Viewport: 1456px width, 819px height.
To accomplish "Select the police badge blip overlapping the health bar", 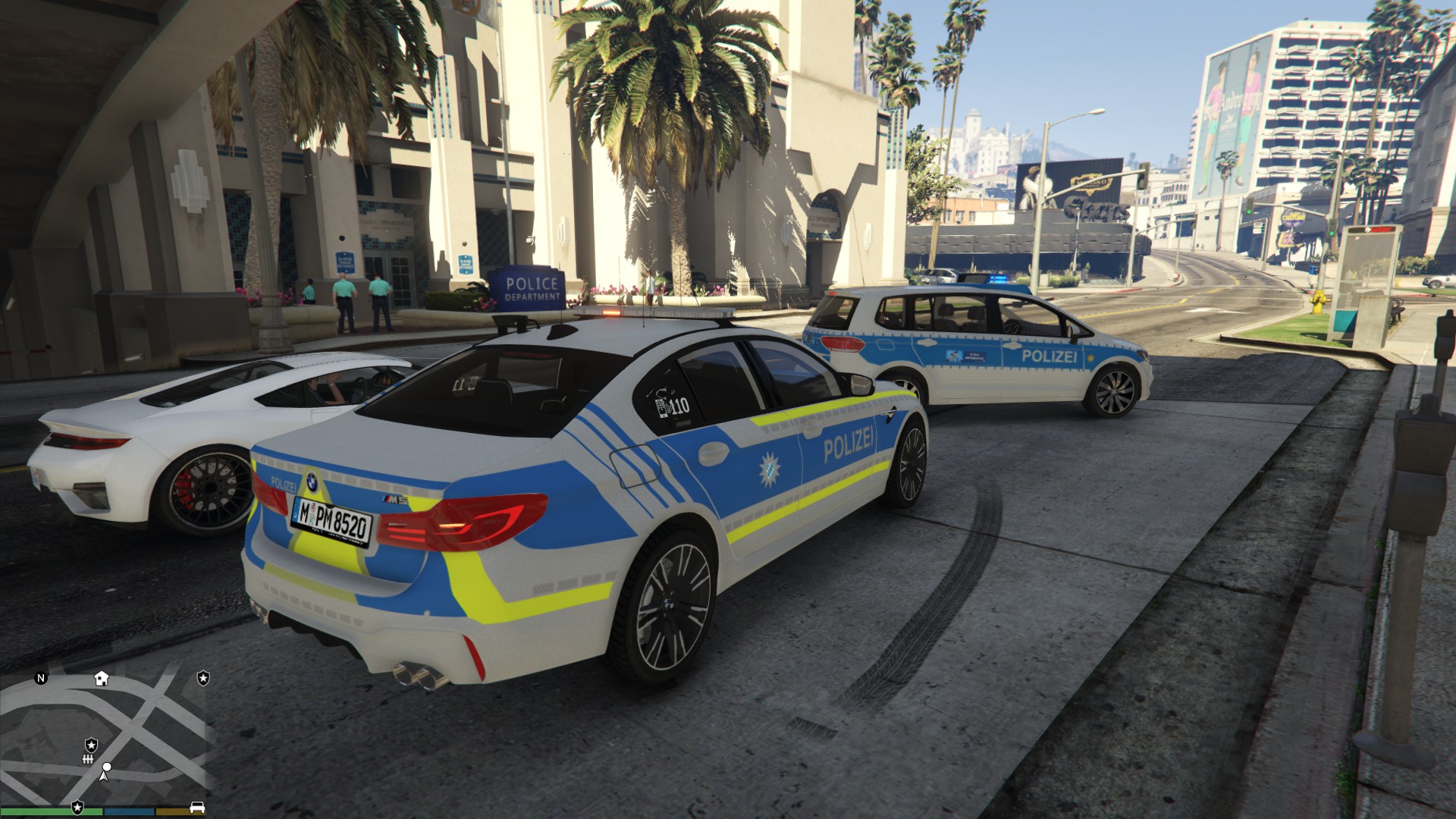I will 77,808.
